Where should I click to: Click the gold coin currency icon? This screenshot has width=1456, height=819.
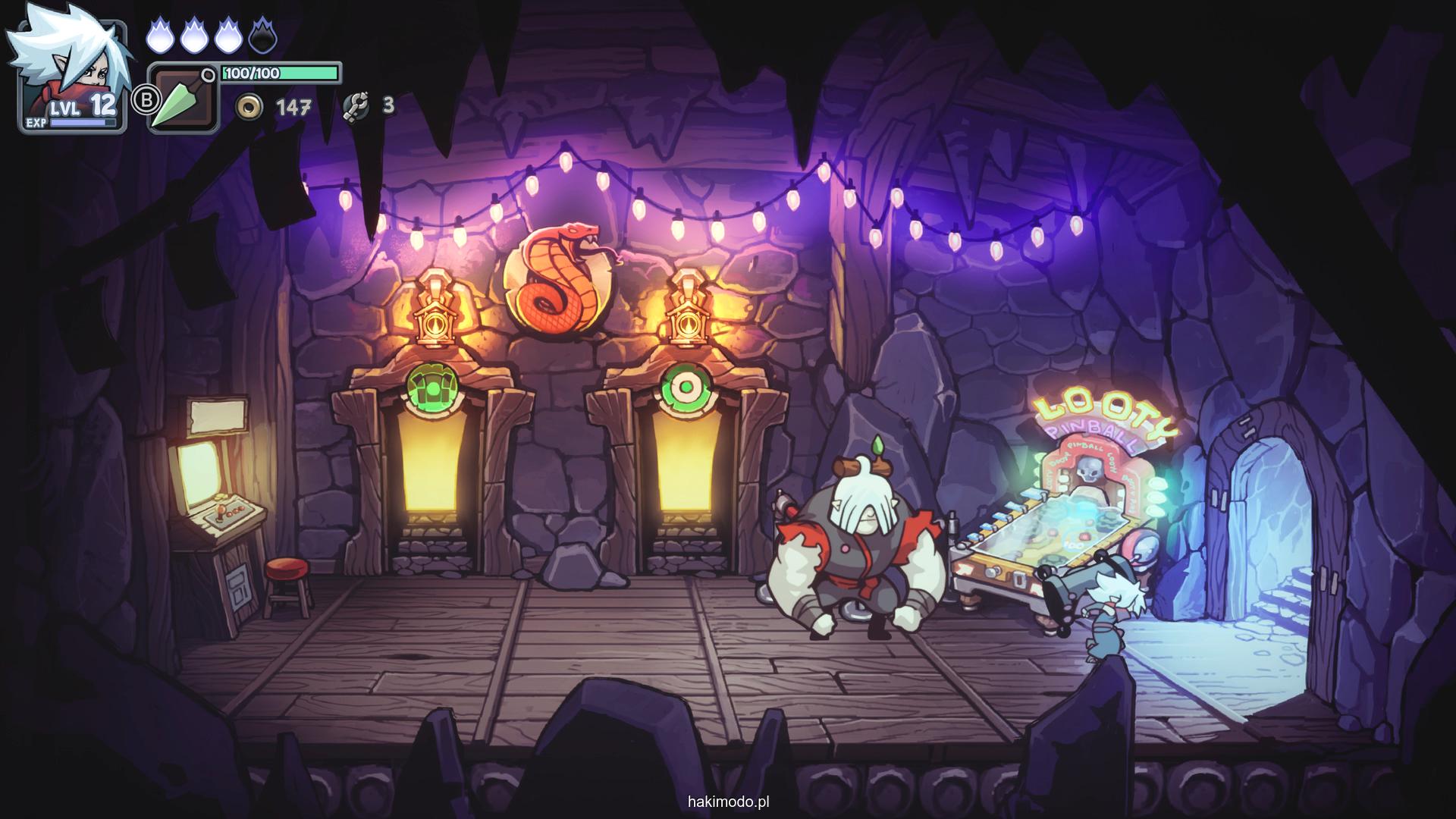(x=248, y=107)
